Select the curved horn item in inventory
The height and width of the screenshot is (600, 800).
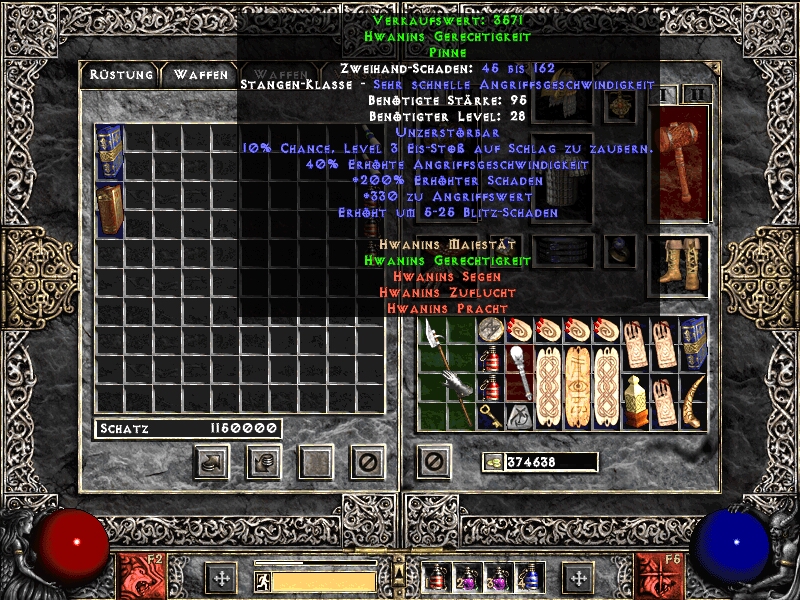(x=692, y=400)
